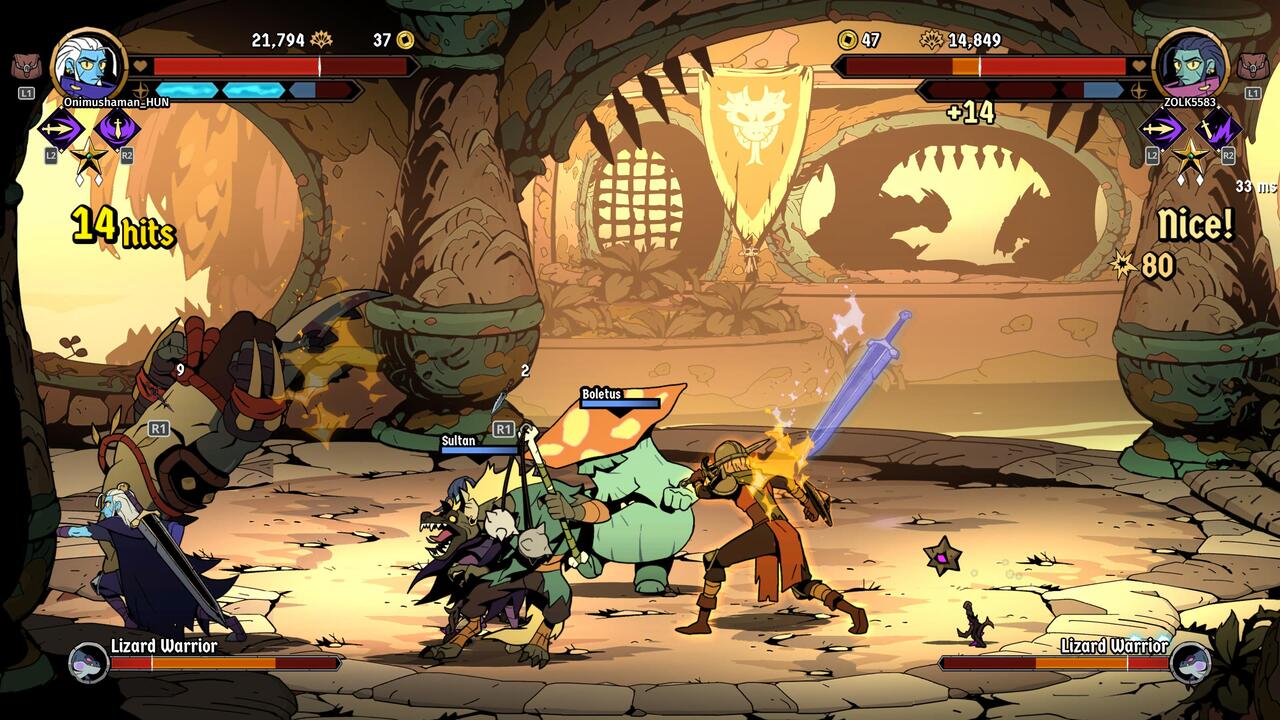Select ZOLK5583's gold shuriken star icon
This screenshot has width=1280, height=720.
click(1190, 156)
